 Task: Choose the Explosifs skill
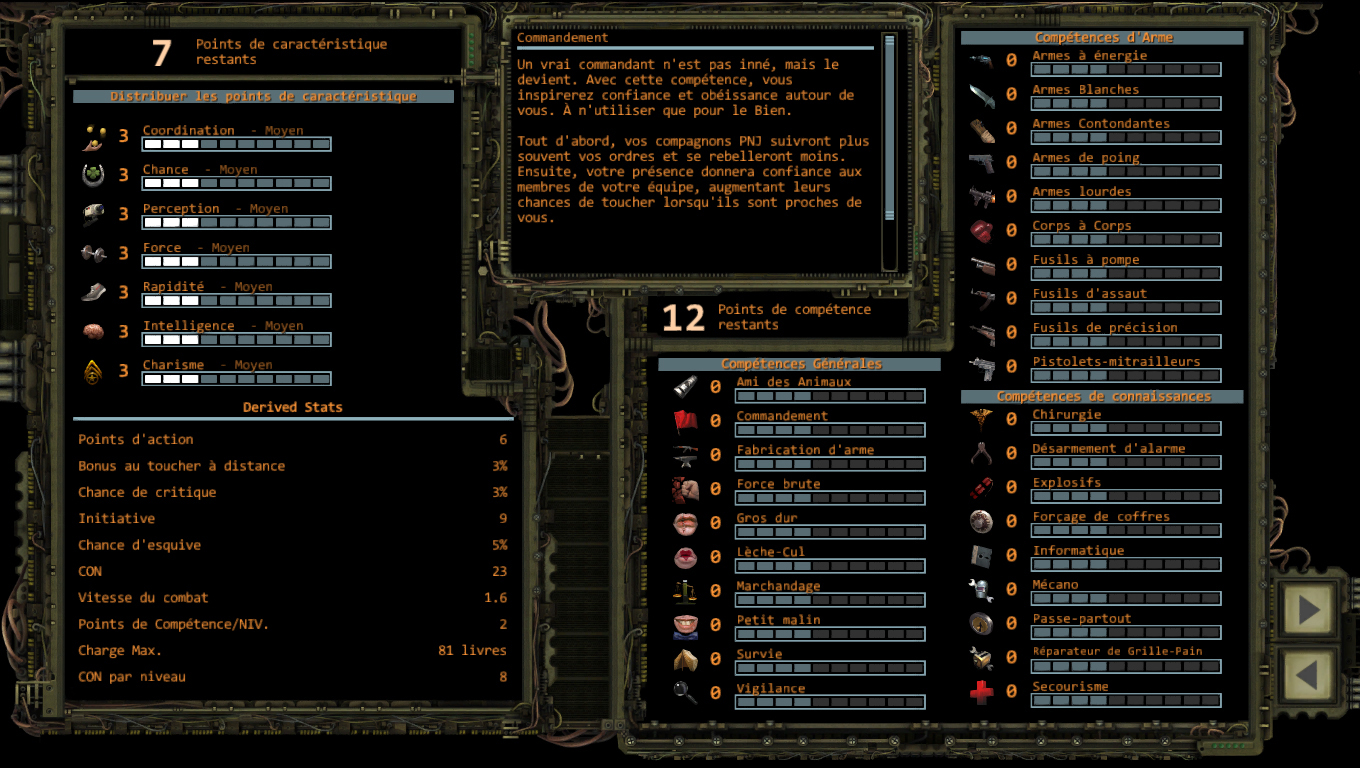pos(1066,483)
